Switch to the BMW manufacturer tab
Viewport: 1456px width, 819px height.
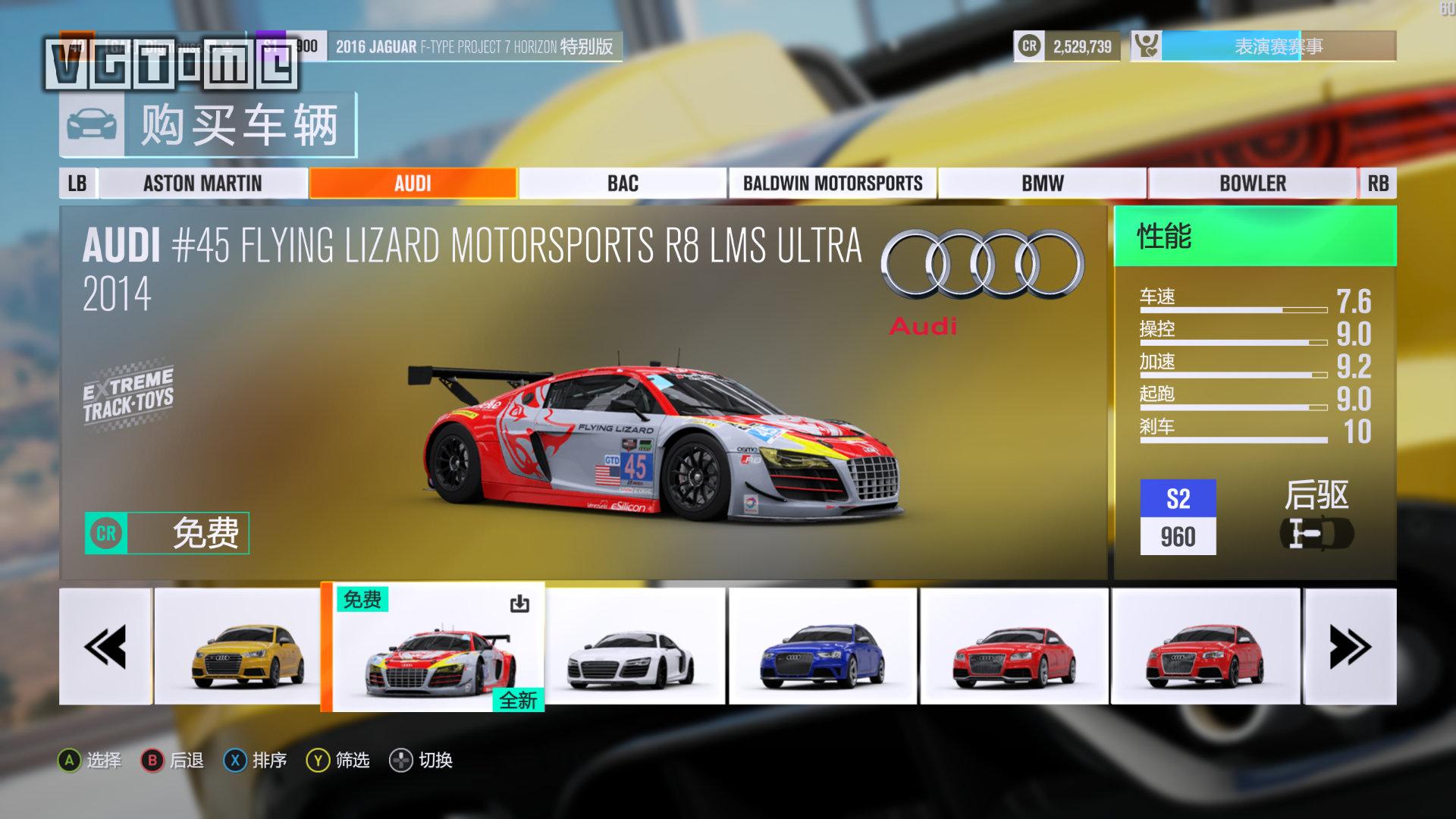click(1042, 184)
